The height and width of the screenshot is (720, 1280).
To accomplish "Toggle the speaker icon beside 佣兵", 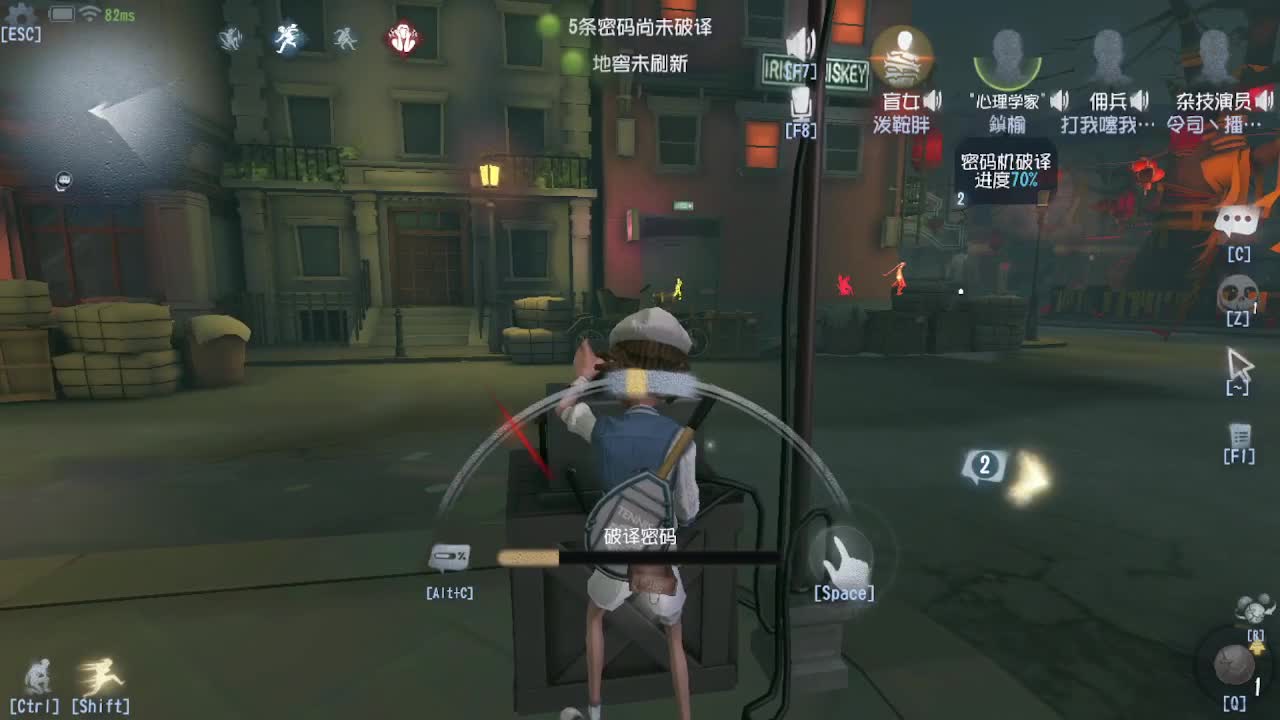I will 1139,100.
